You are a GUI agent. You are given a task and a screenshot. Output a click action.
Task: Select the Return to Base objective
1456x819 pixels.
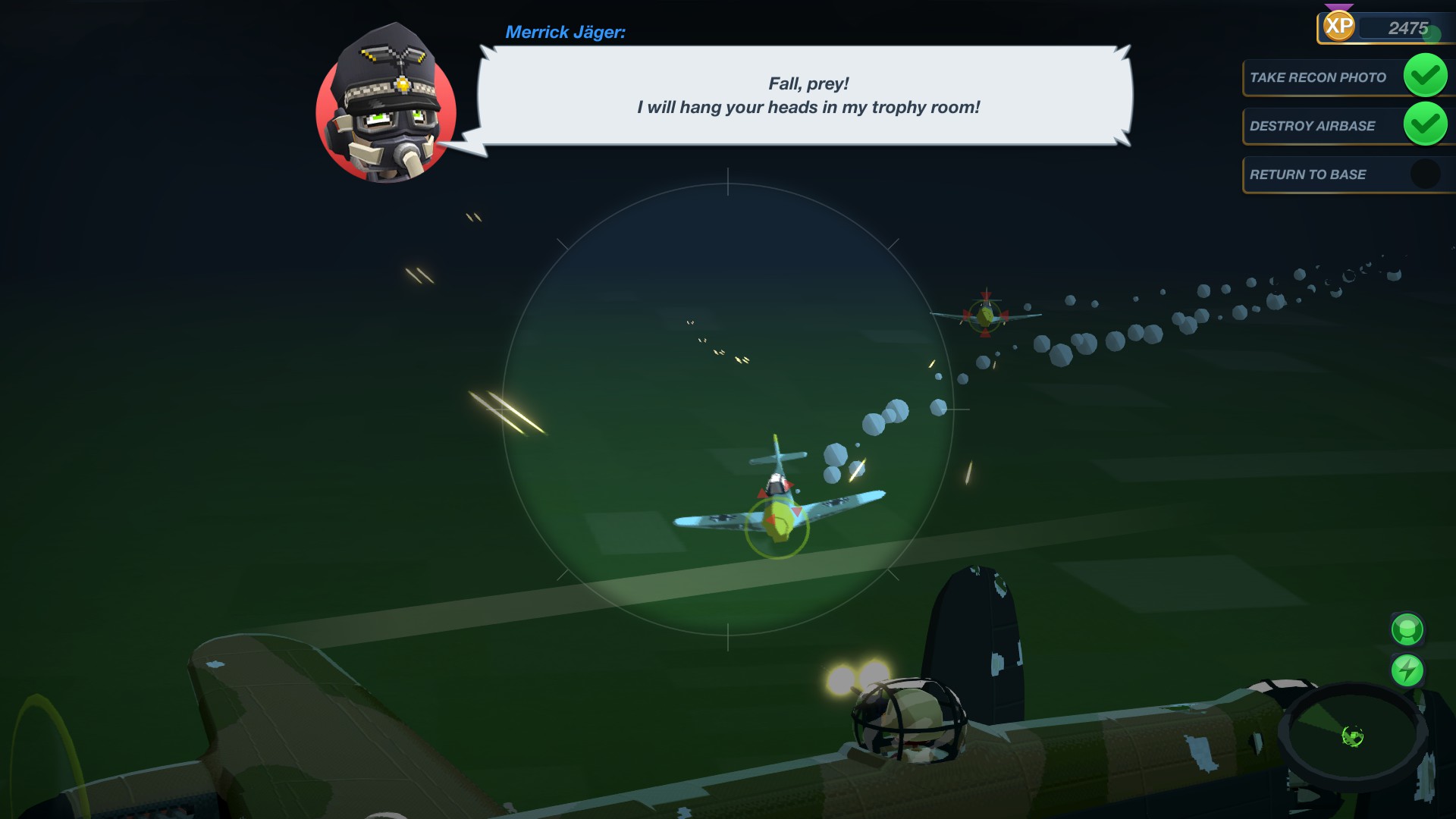[x=1308, y=174]
